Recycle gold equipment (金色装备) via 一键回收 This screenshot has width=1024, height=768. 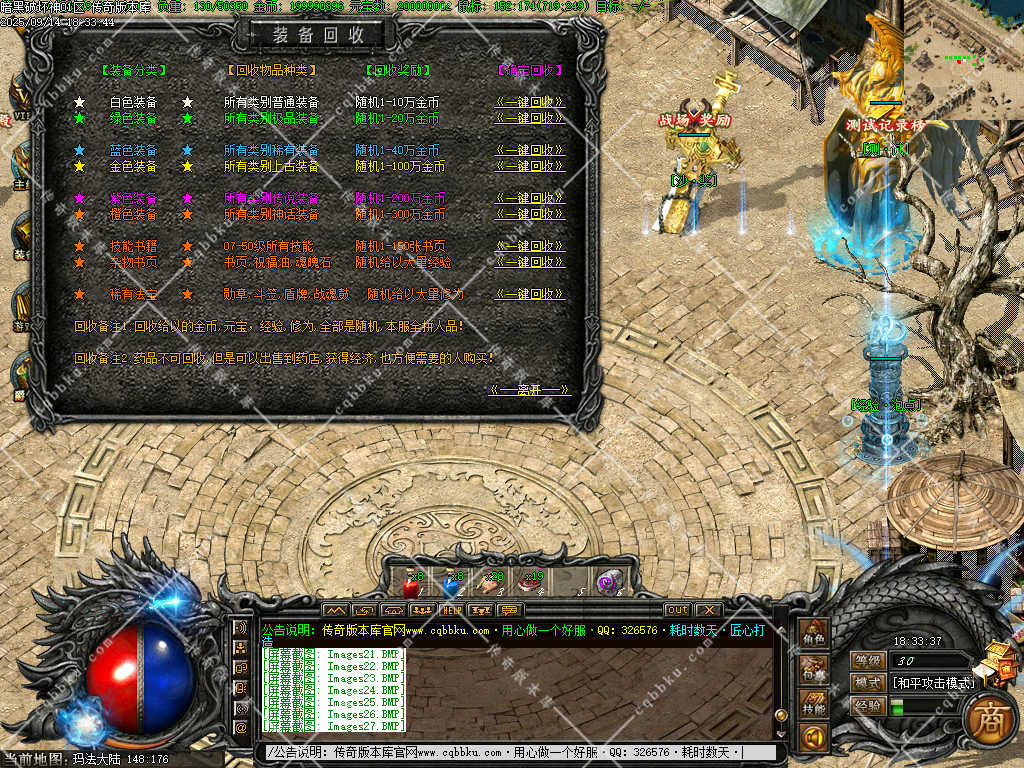[530, 166]
